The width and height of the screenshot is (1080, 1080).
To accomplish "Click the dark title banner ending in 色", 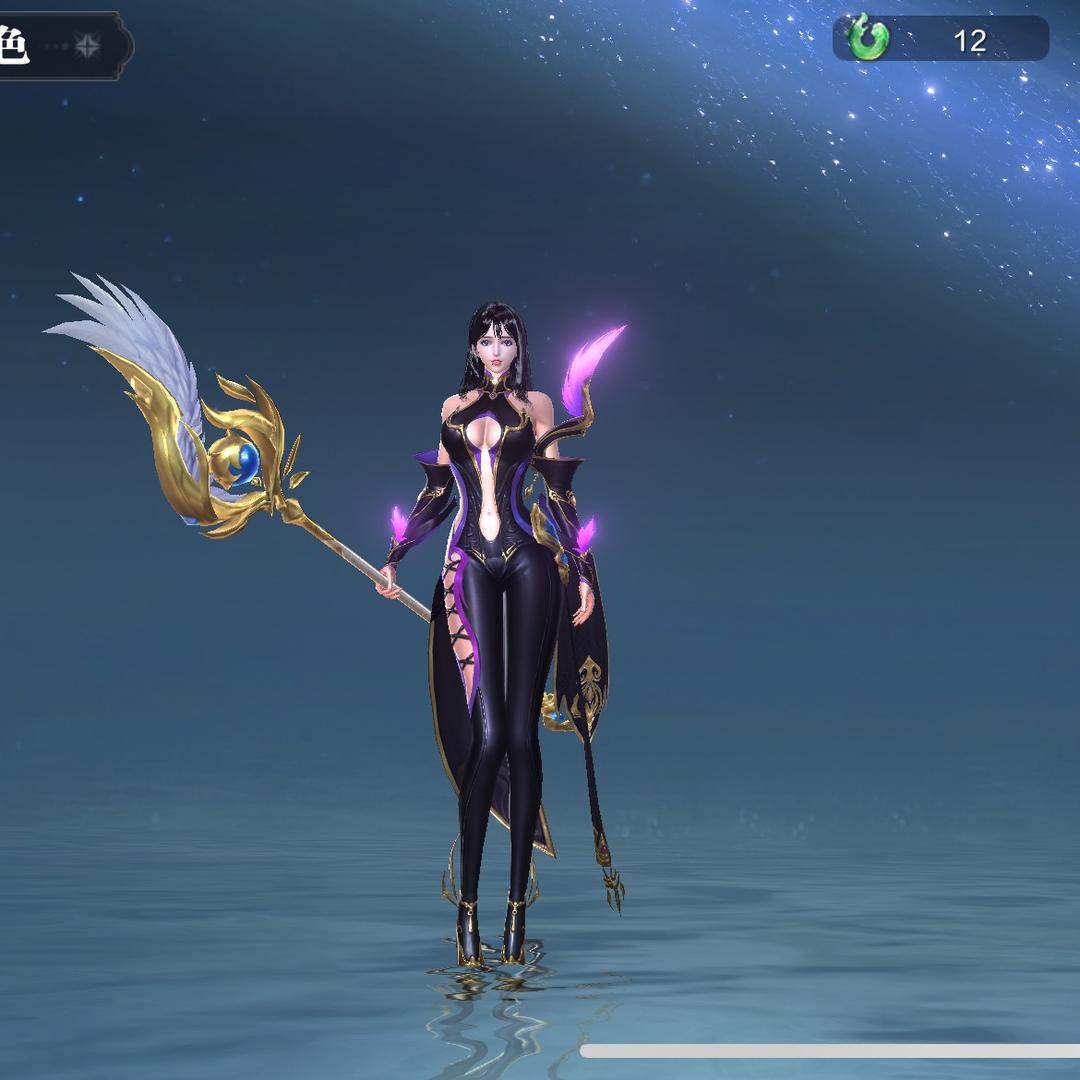I will pyautogui.click(x=60, y=46).
